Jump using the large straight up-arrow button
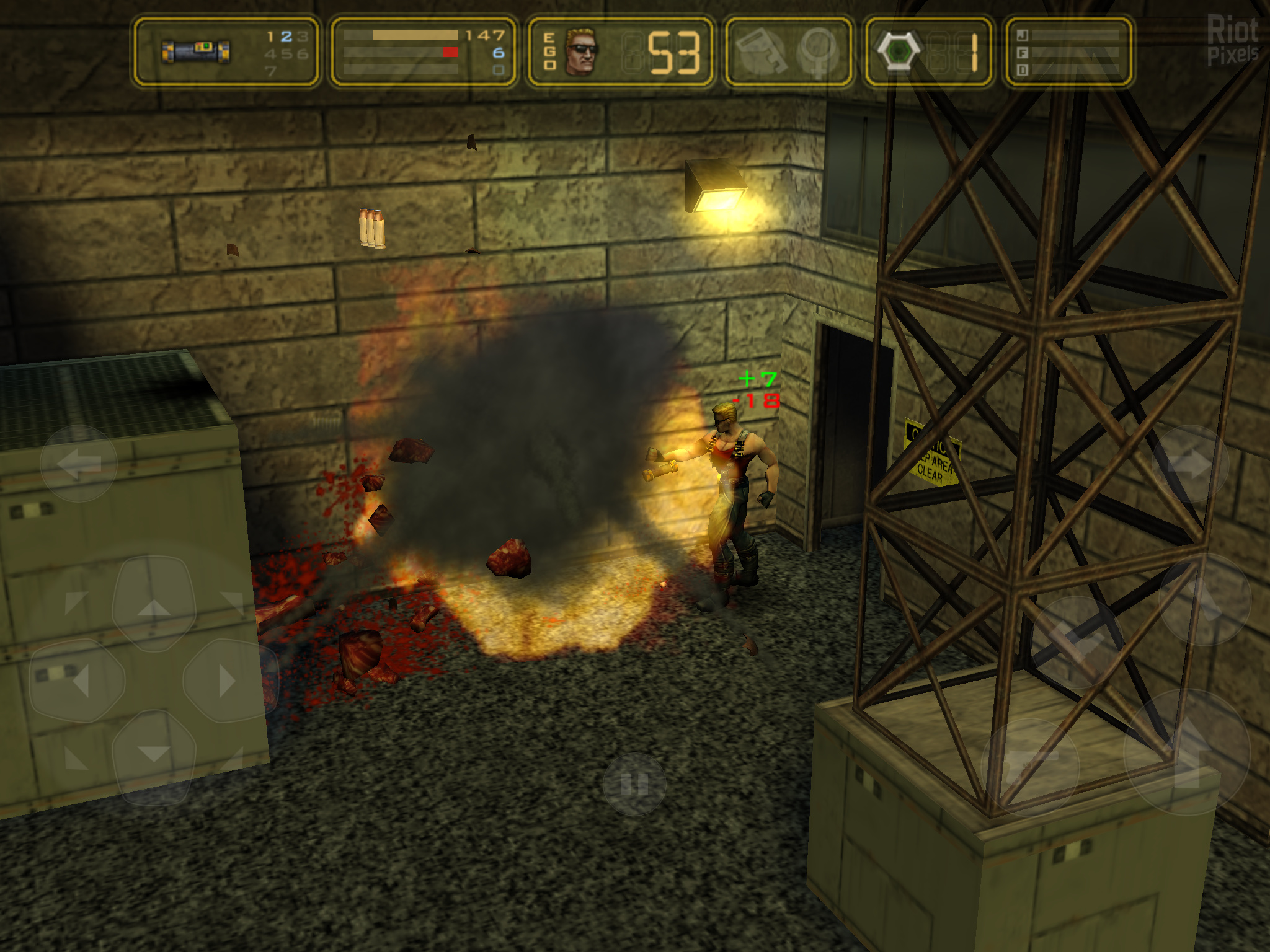1270x952 pixels. [1187, 751]
